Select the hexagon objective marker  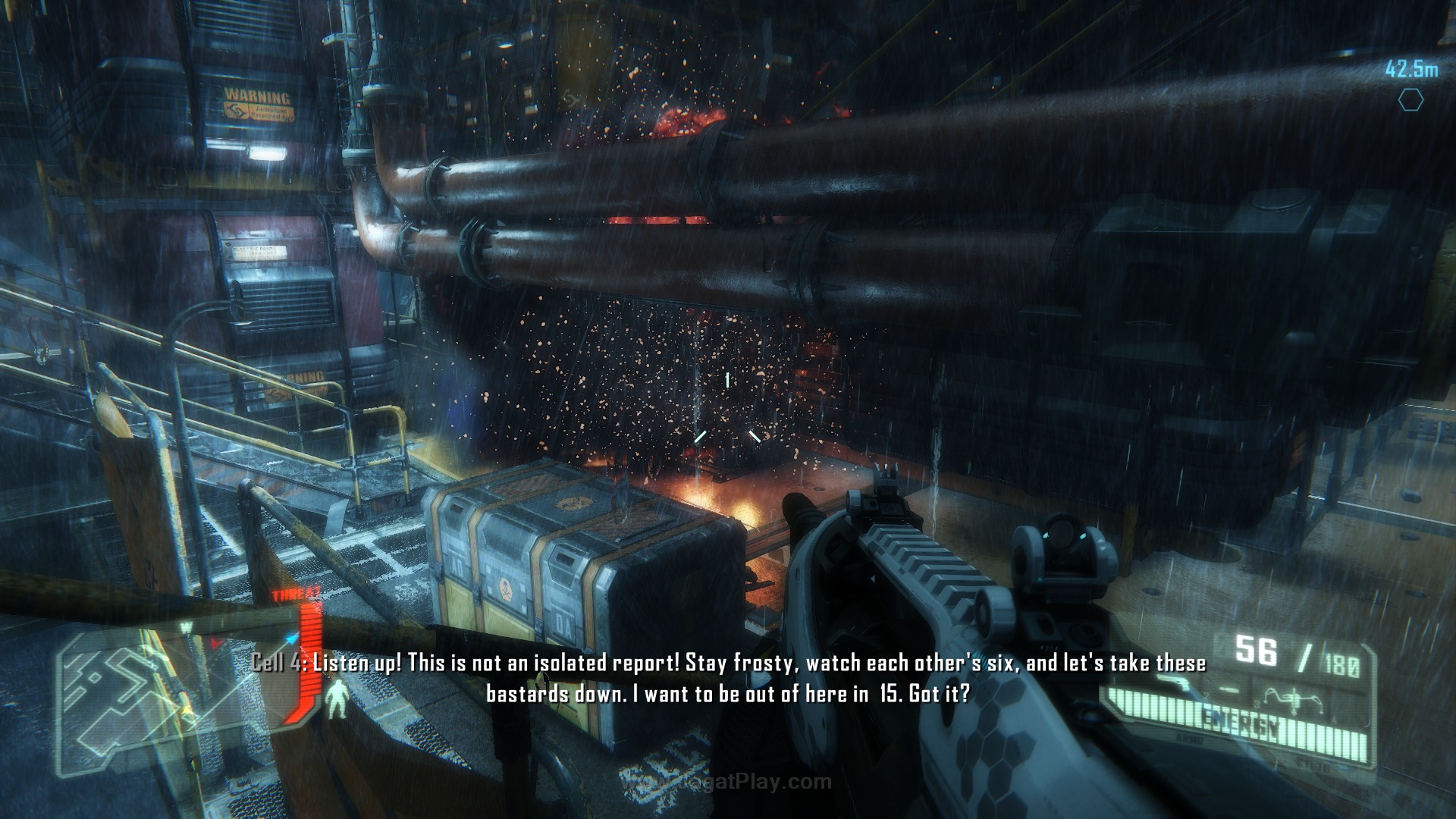tap(1410, 99)
